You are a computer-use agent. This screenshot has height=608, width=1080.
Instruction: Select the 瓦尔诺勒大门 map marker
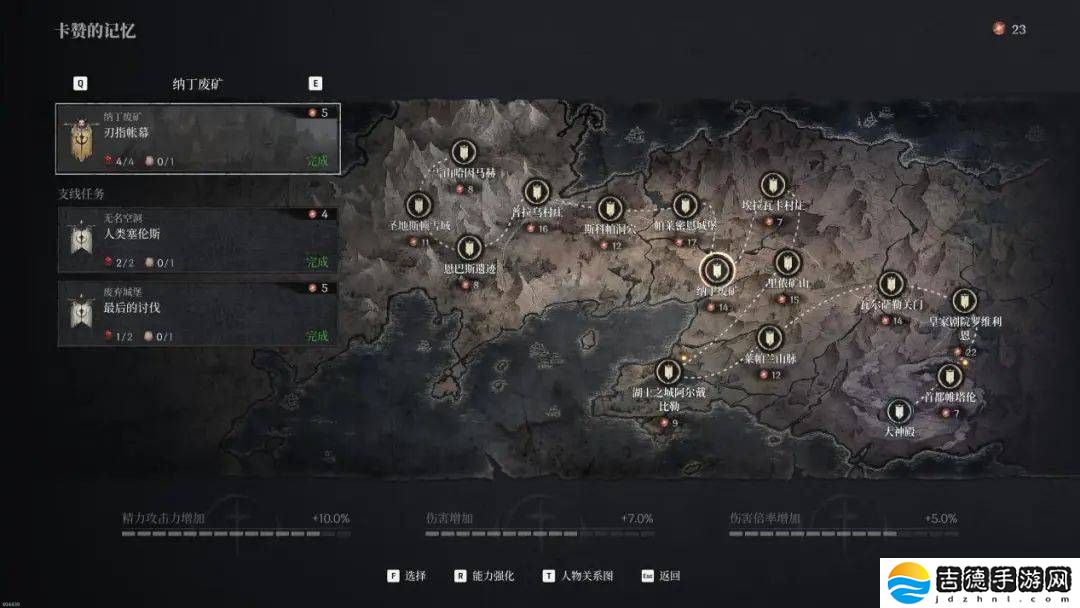tap(890, 284)
